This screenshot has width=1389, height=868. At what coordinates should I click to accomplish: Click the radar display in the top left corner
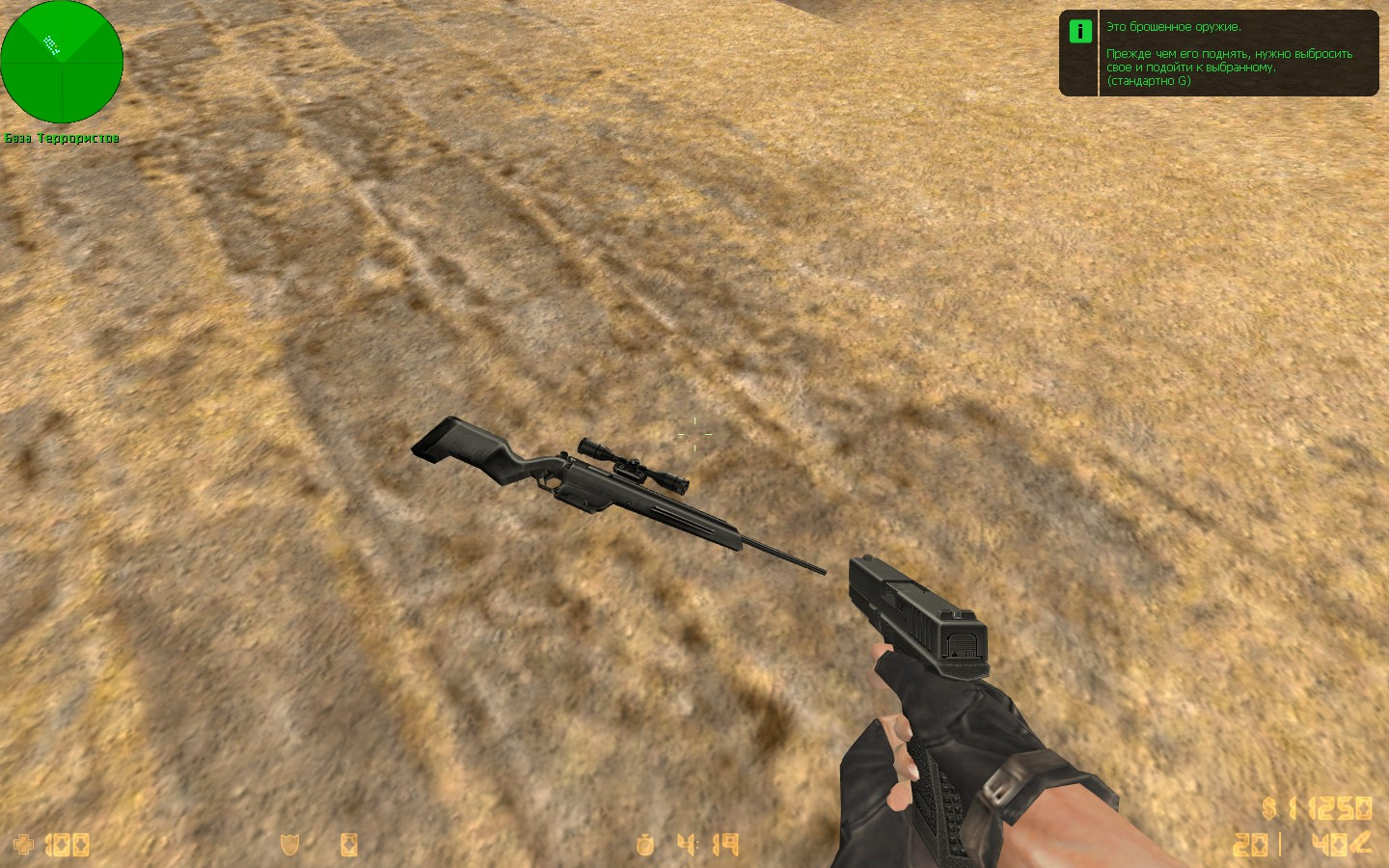(x=62, y=62)
